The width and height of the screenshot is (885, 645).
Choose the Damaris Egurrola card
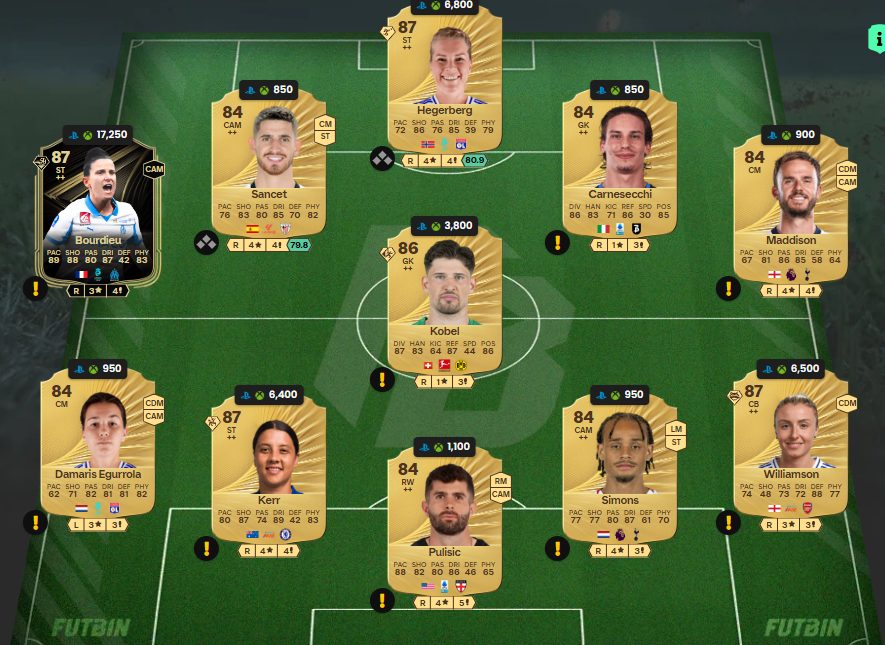[97, 440]
